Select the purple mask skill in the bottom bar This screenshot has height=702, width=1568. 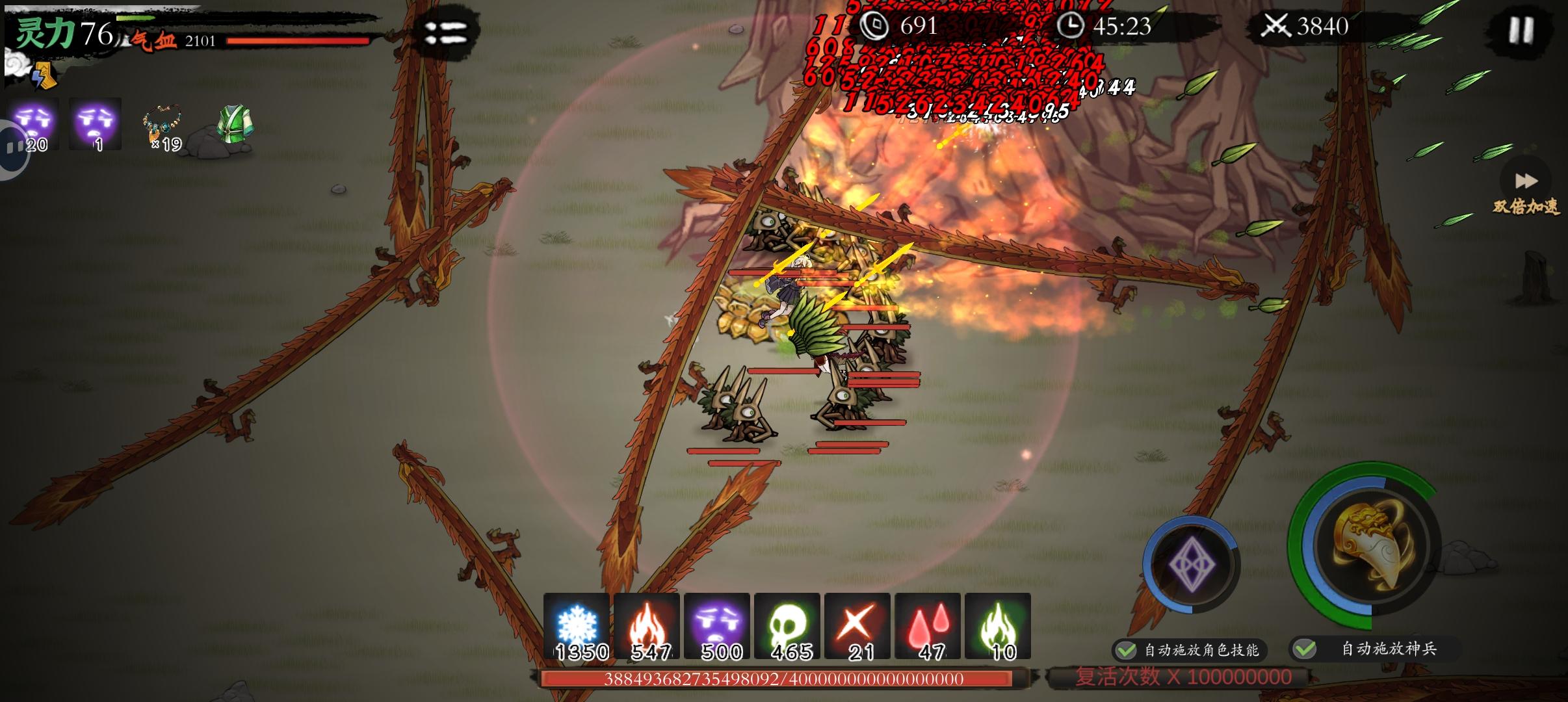[717, 625]
